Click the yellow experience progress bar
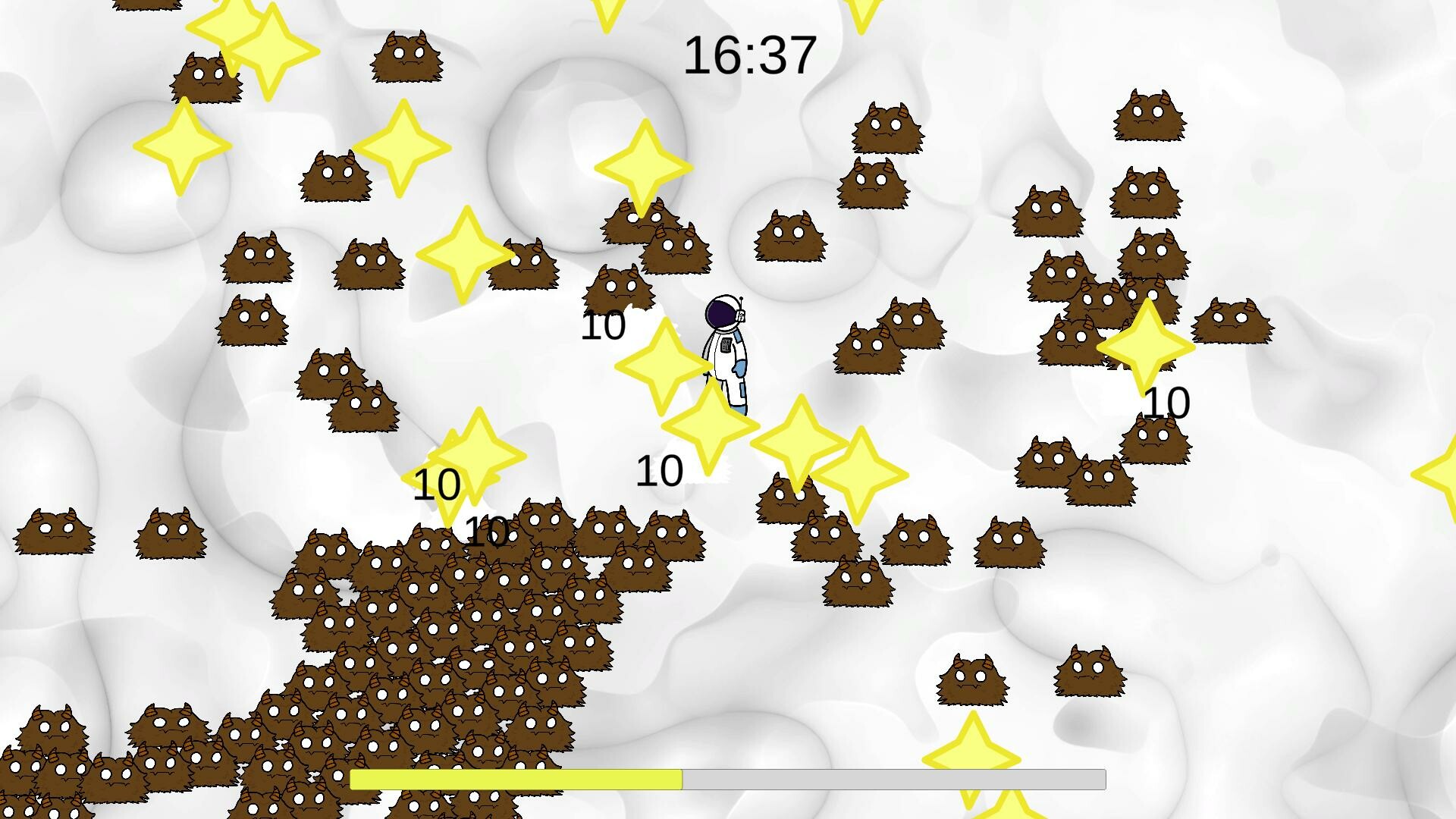This screenshot has height=819, width=1456. click(x=516, y=780)
